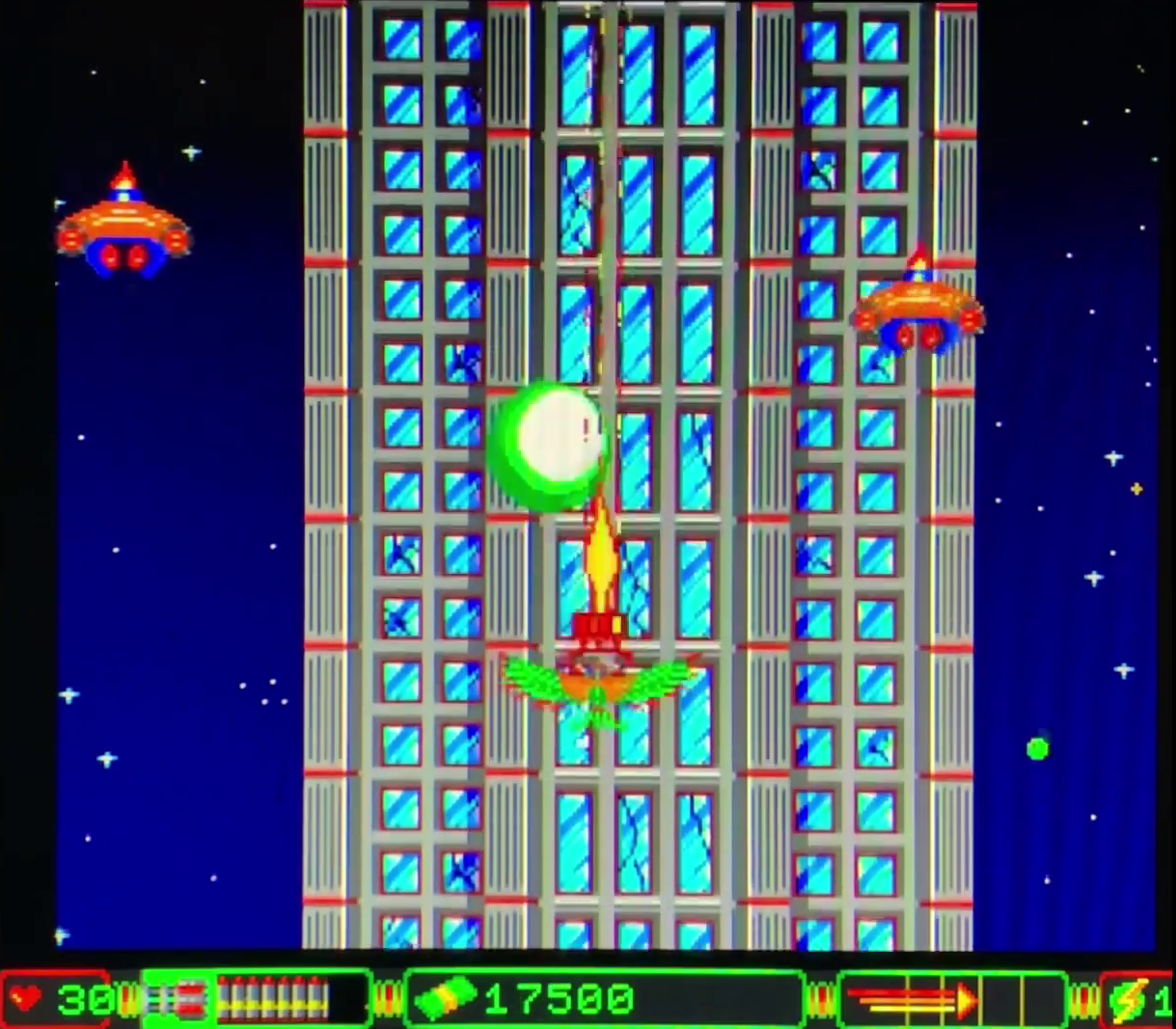
Task: Choose the red arrow missile weapon slot
Action: point(911,1000)
